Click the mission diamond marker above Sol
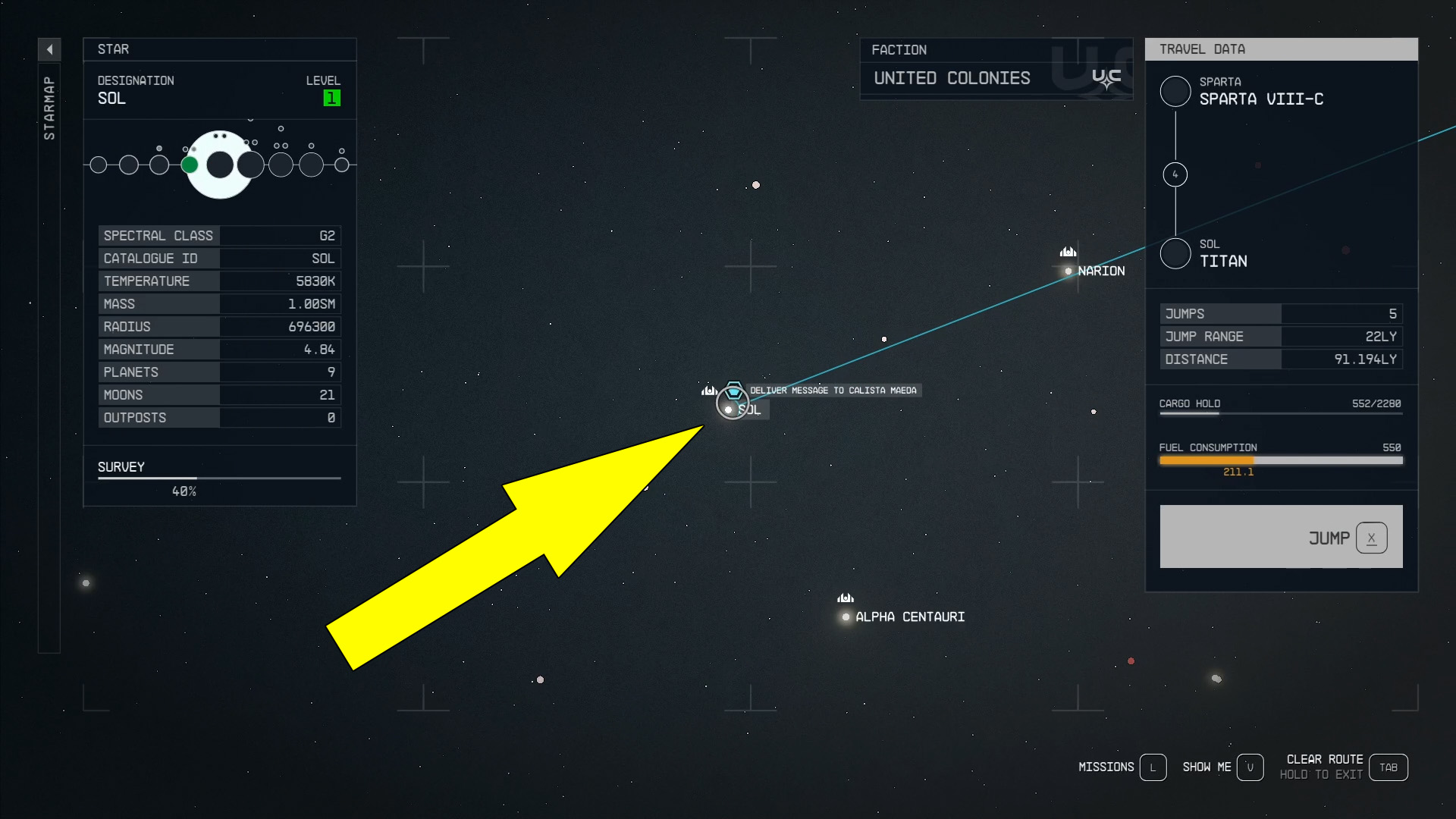Image resolution: width=1456 pixels, height=819 pixels. [733, 391]
